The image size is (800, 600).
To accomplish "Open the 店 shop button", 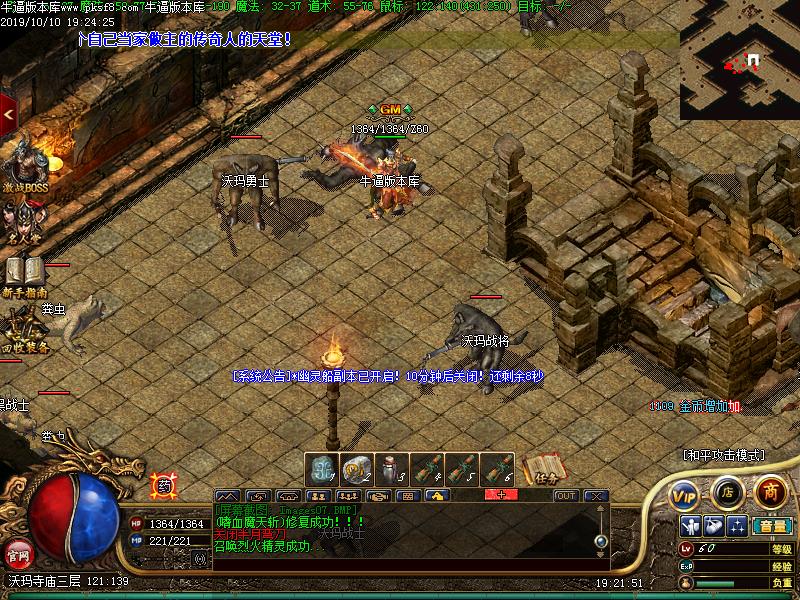I will pyautogui.click(x=727, y=492).
